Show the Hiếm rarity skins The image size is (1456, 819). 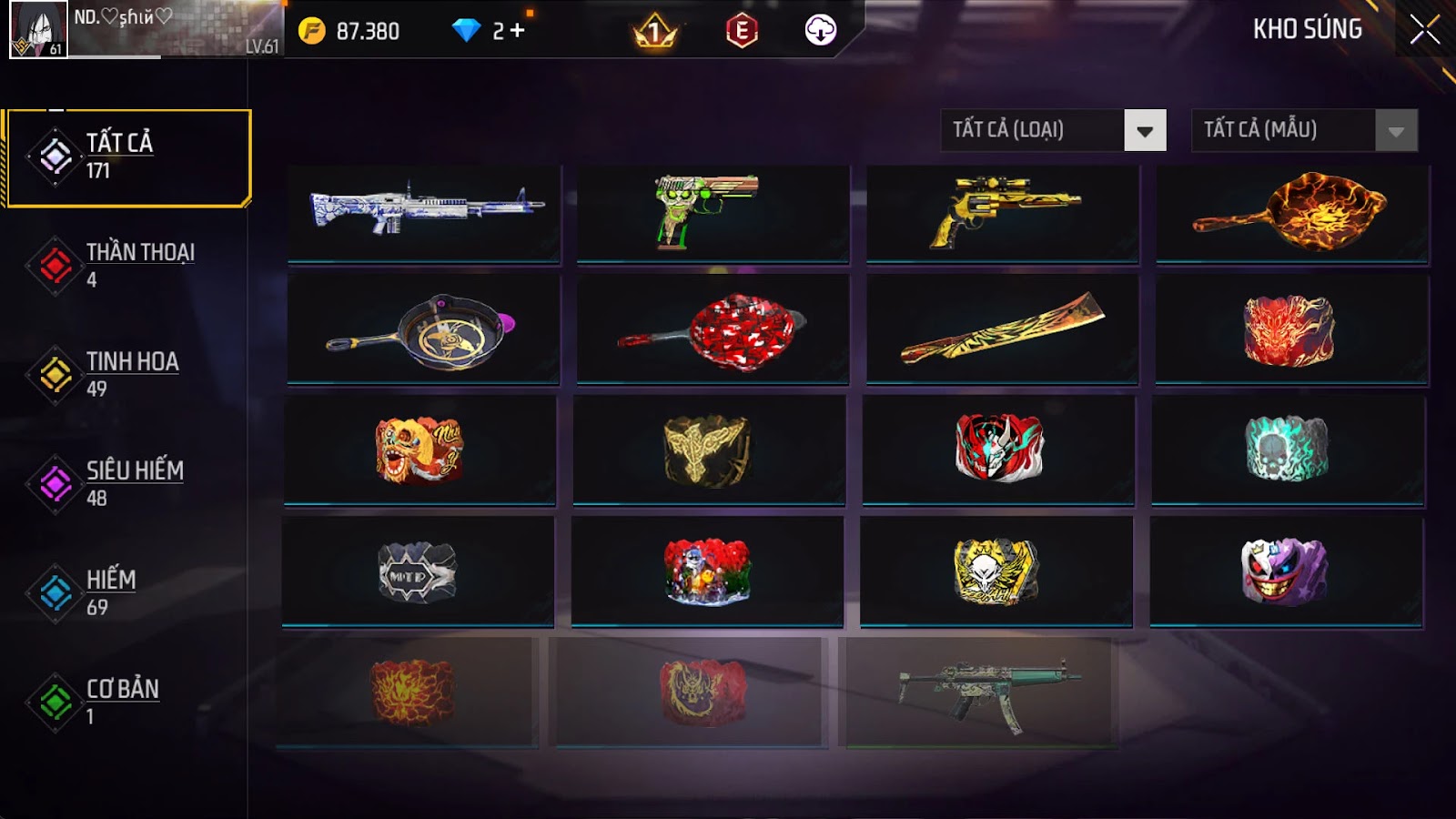[127, 592]
